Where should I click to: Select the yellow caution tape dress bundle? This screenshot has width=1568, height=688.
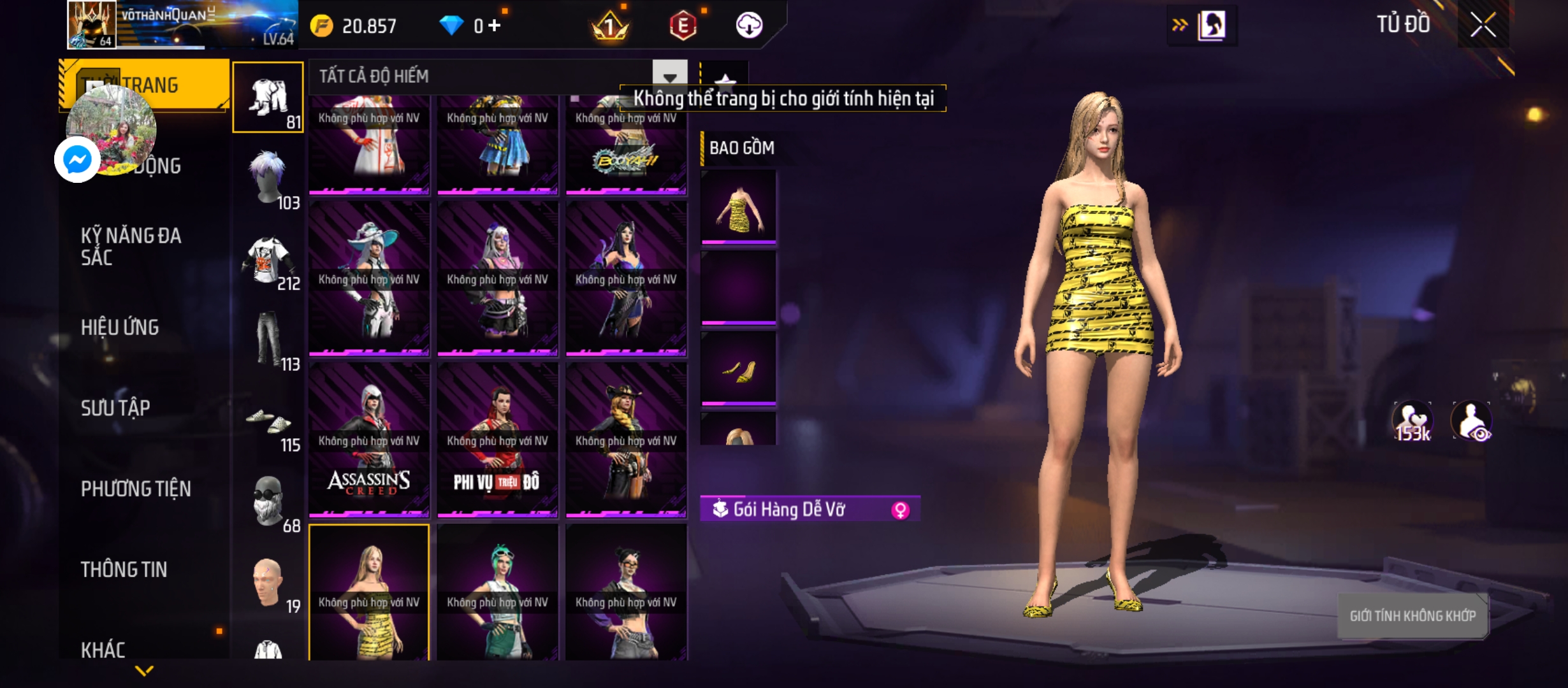369,592
